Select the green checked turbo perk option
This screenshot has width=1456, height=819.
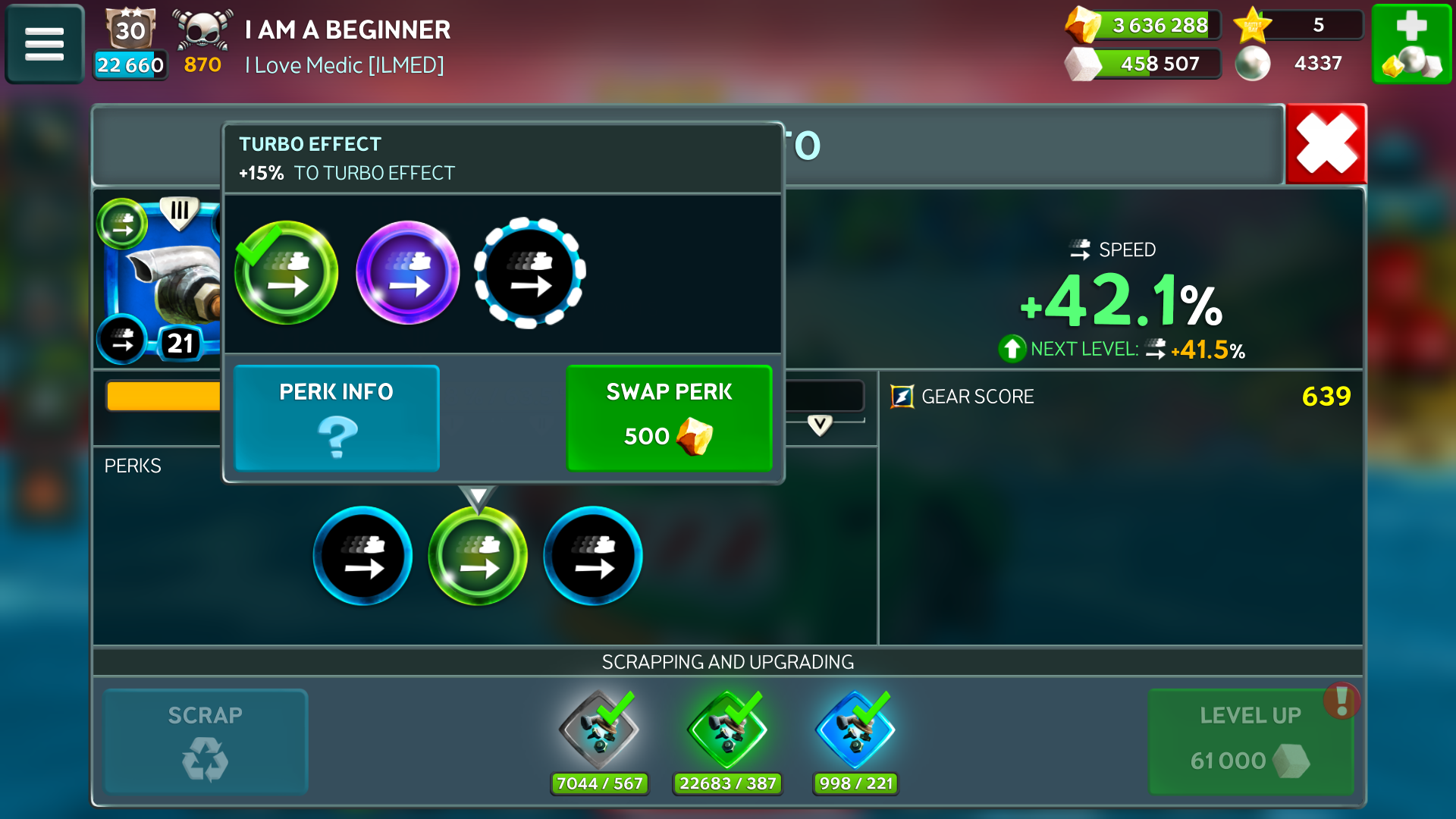(x=286, y=273)
